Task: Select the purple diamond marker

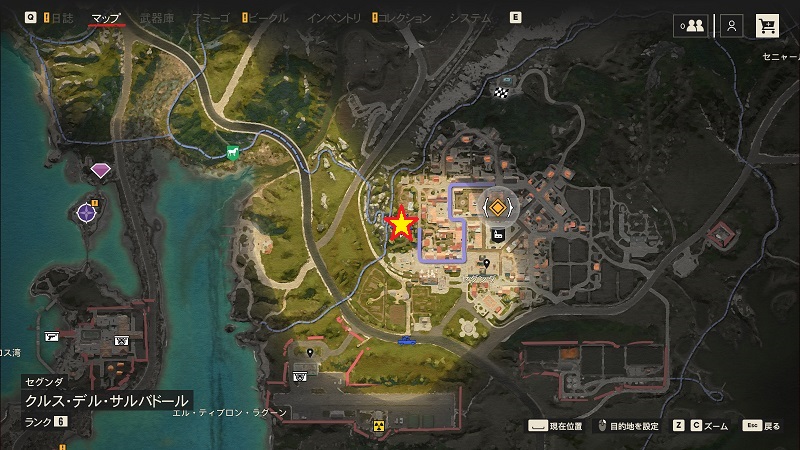Action: [100, 171]
